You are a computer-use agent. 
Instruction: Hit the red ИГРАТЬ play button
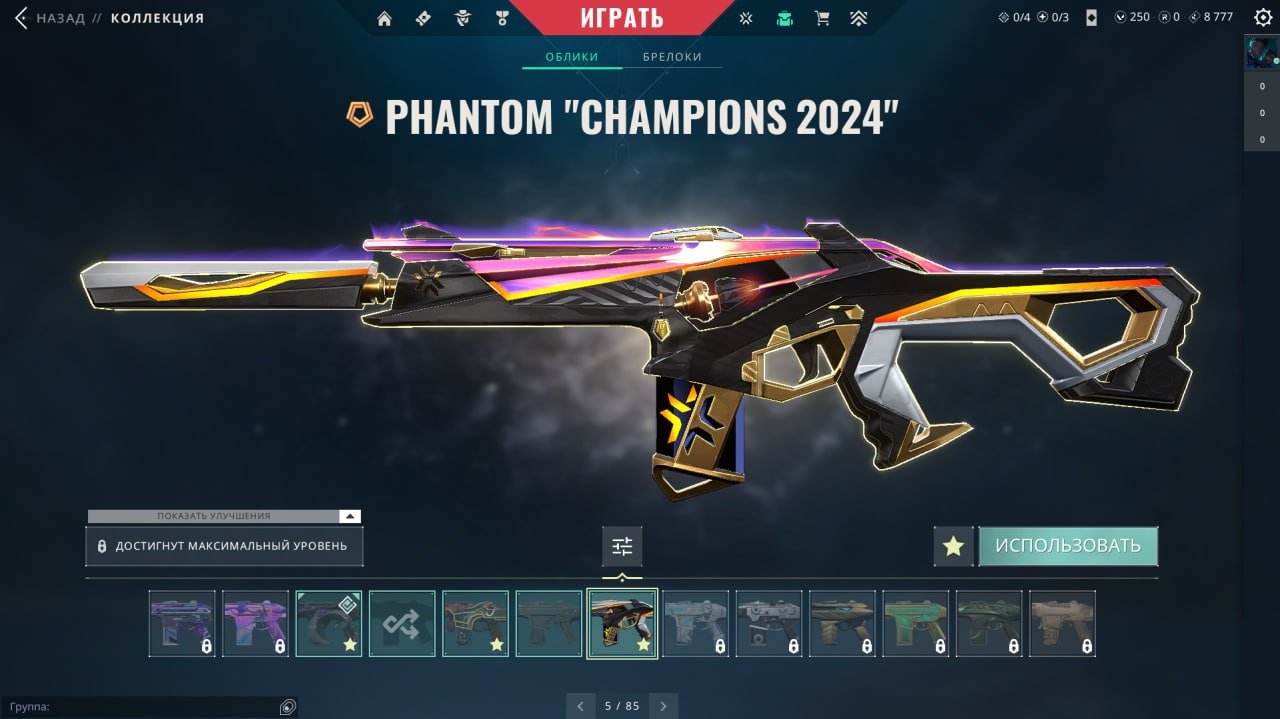tap(621, 18)
